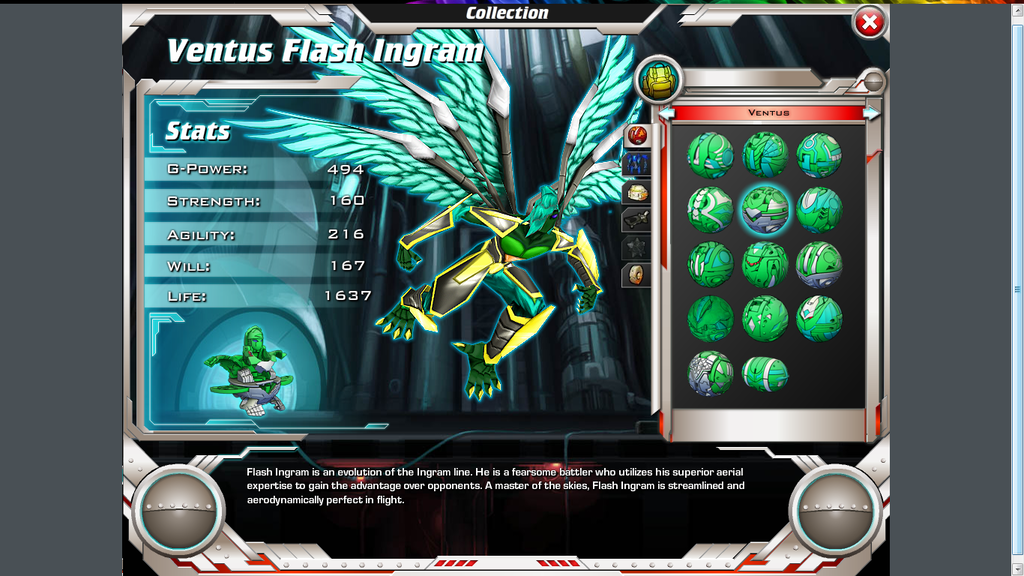
Task: Open the dark weapon tab
Action: pos(637,219)
